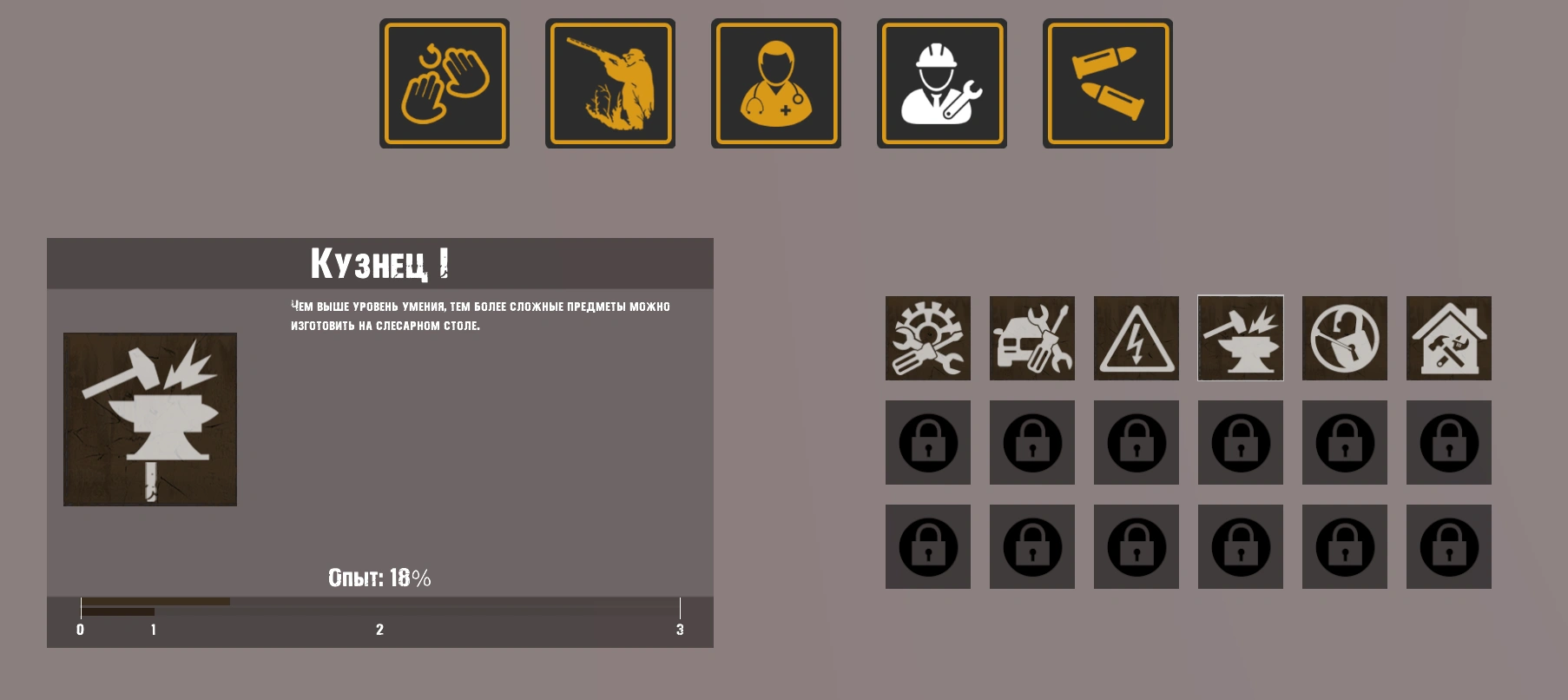This screenshot has height=700, width=1568.
Task: Open the bullets ammunition category
Action: [1108, 83]
